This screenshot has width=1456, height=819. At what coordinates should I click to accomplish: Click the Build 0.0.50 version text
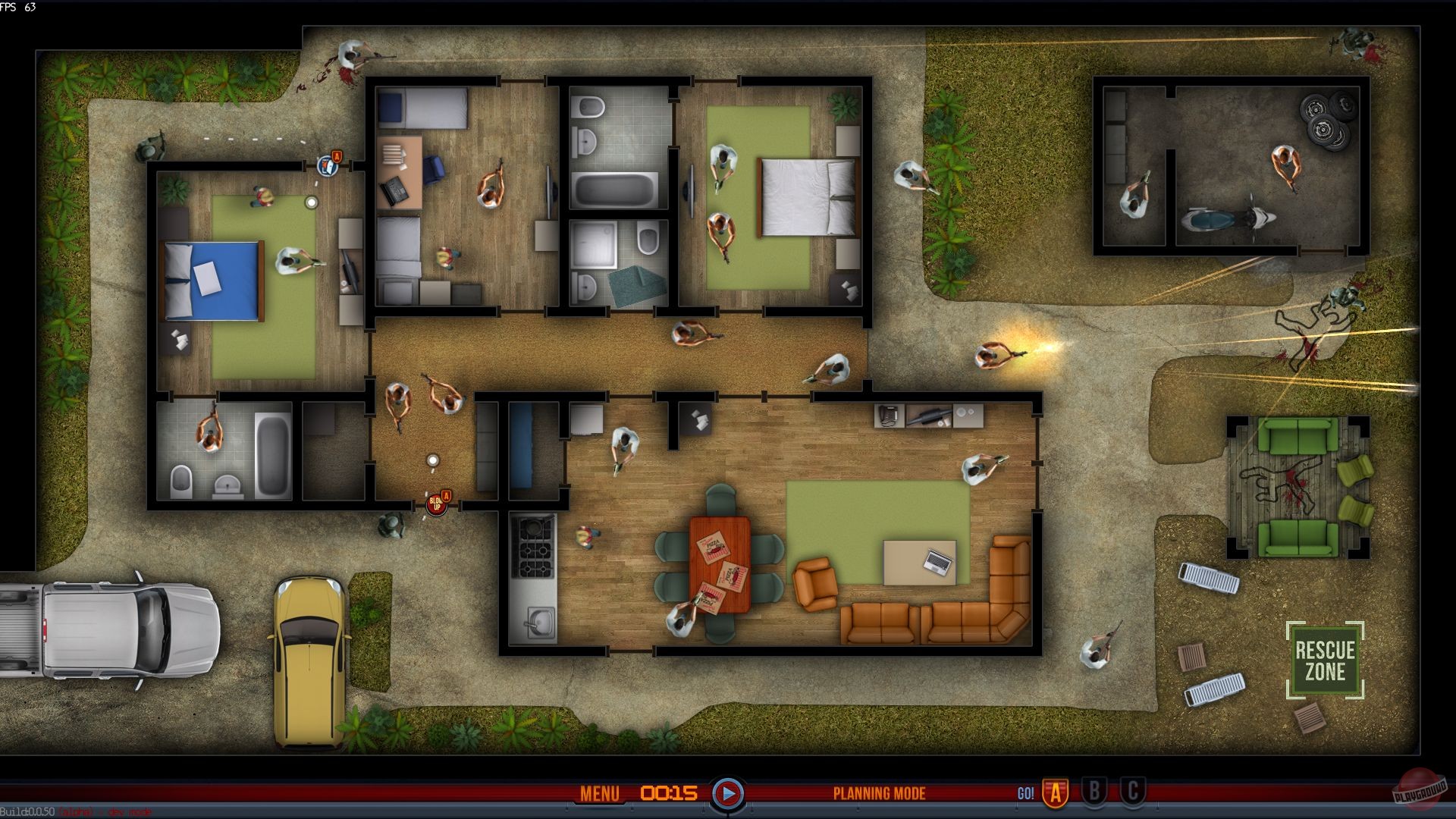27,810
